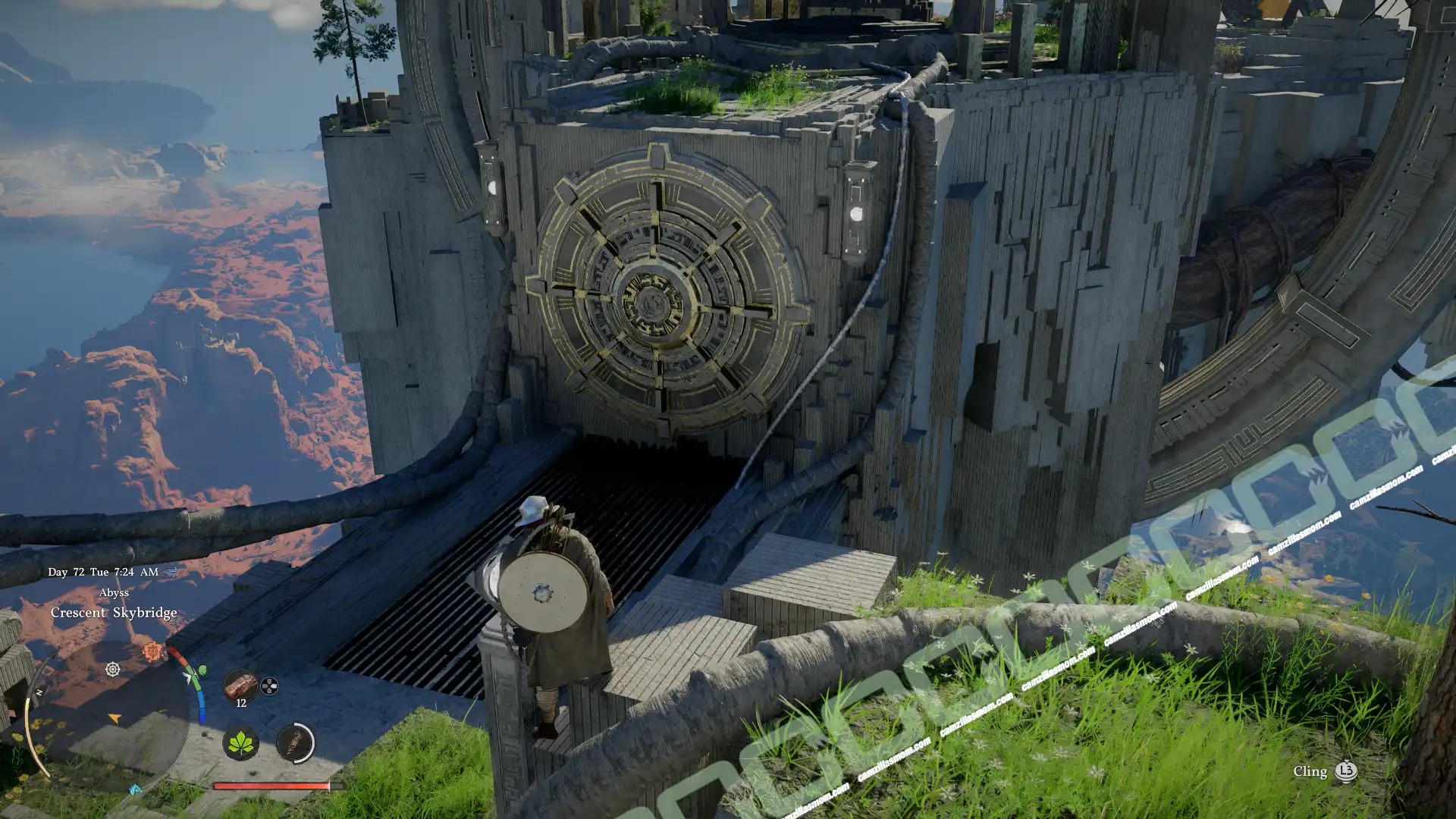The image size is (1456, 819).
Task: Click the blue horse icon on minimap
Action: click(135, 790)
